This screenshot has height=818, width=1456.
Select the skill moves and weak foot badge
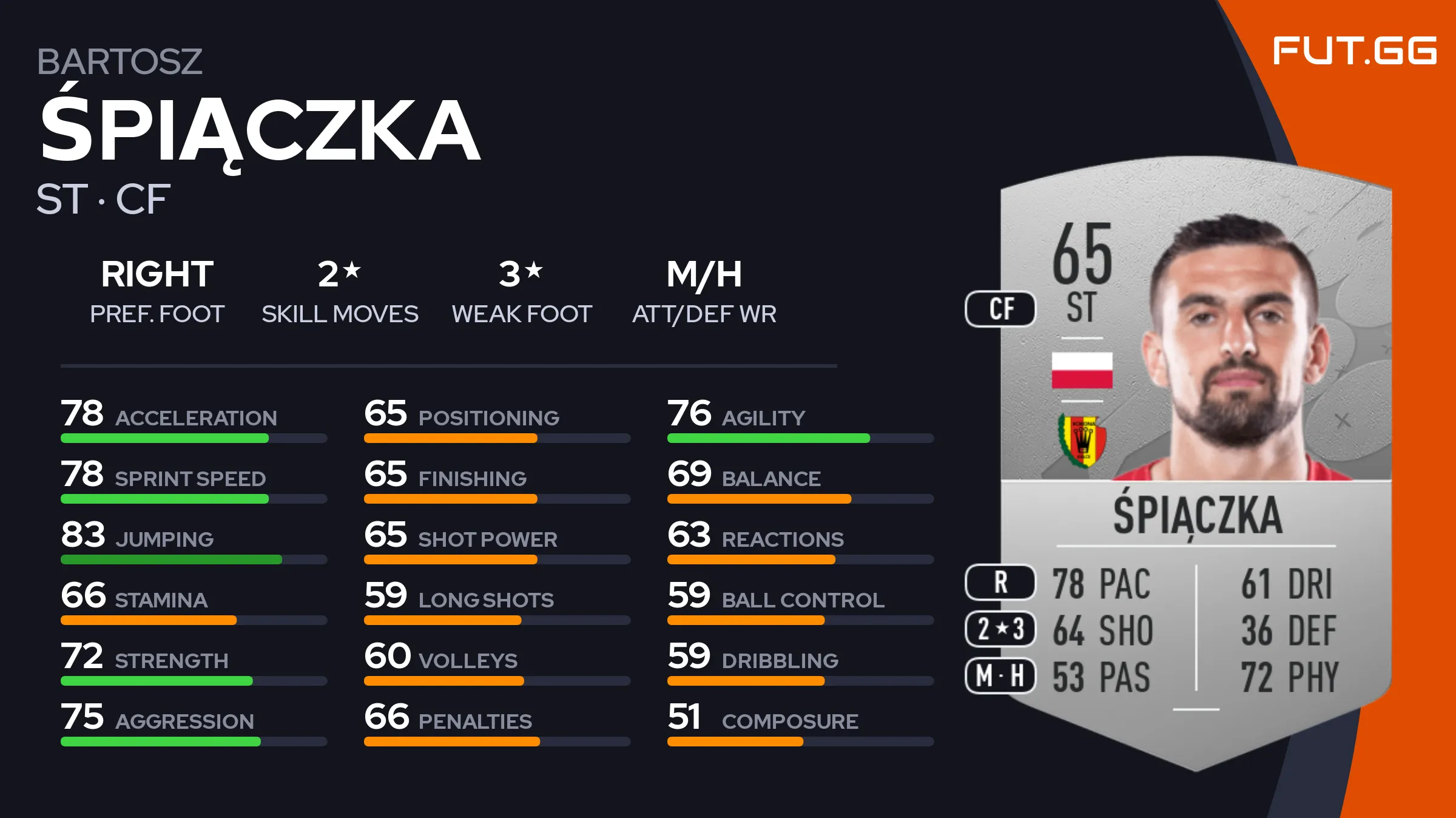tap(1000, 629)
